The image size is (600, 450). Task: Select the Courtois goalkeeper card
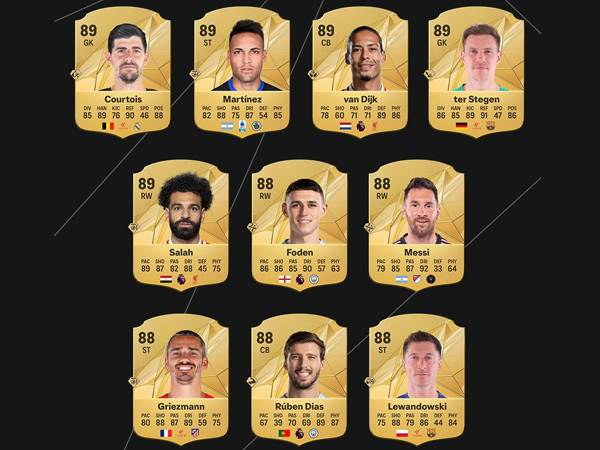coord(123,72)
